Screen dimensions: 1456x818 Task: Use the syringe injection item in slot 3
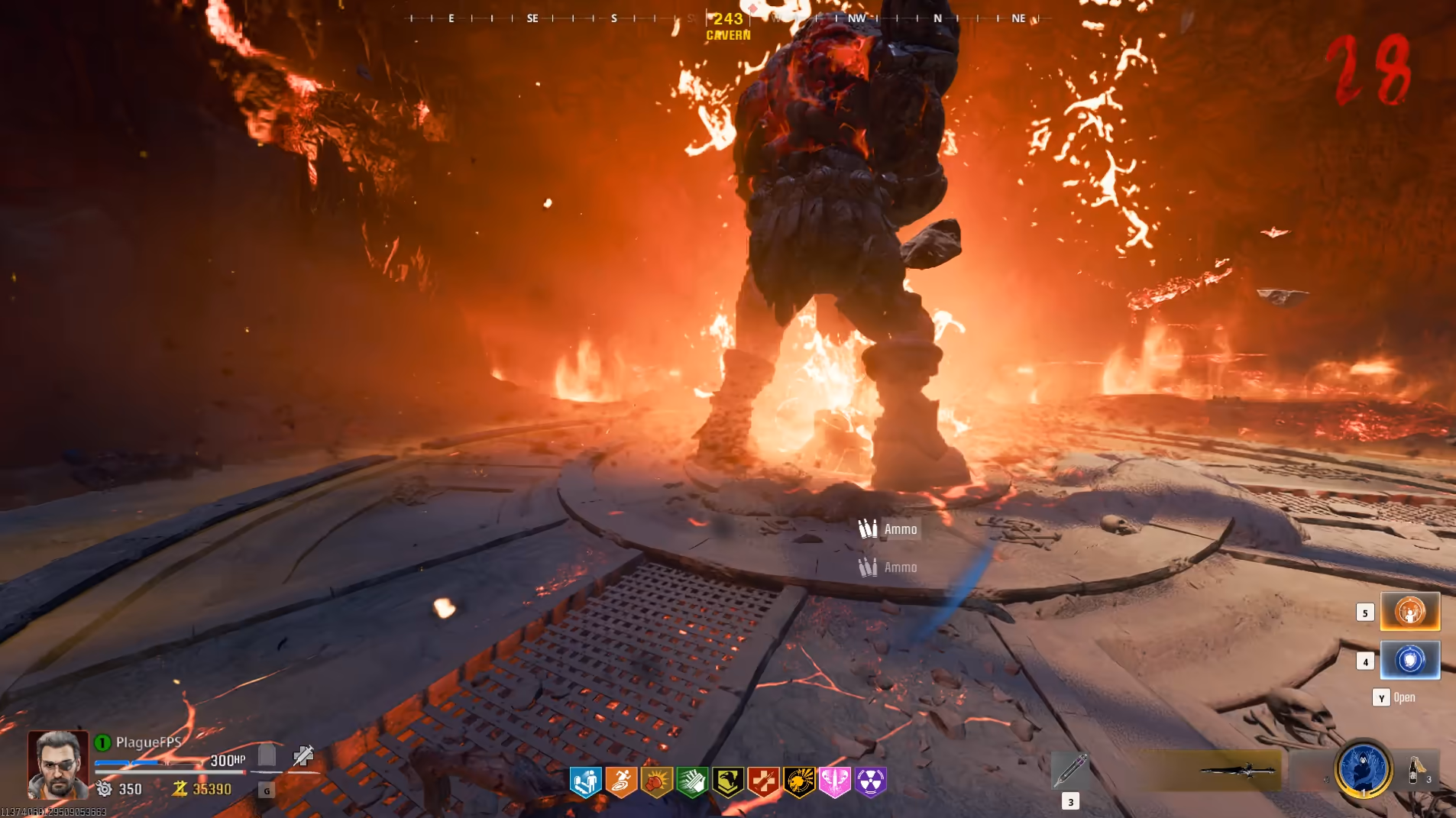click(x=1069, y=770)
